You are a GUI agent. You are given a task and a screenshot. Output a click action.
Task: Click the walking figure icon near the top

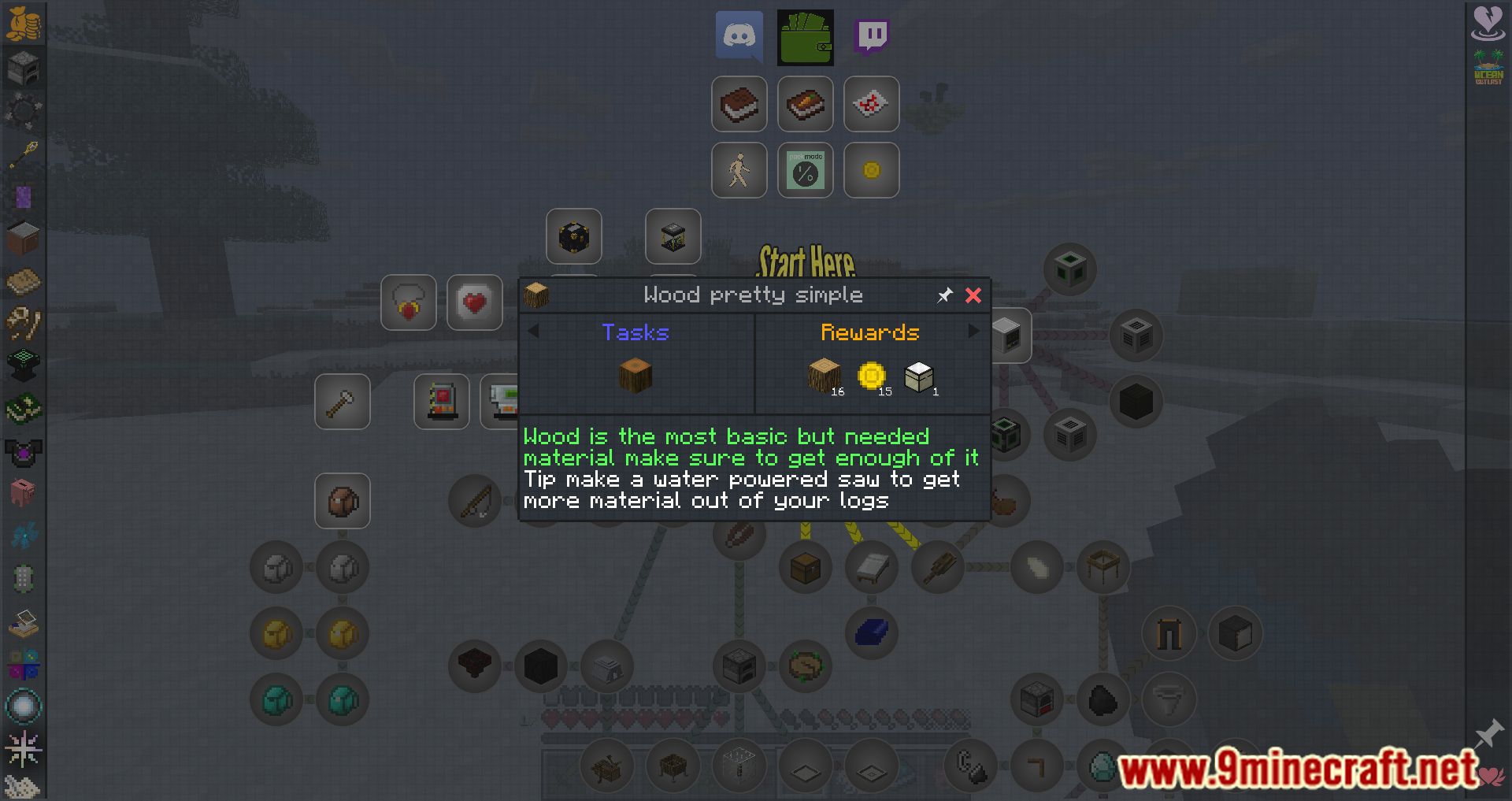[x=739, y=170]
